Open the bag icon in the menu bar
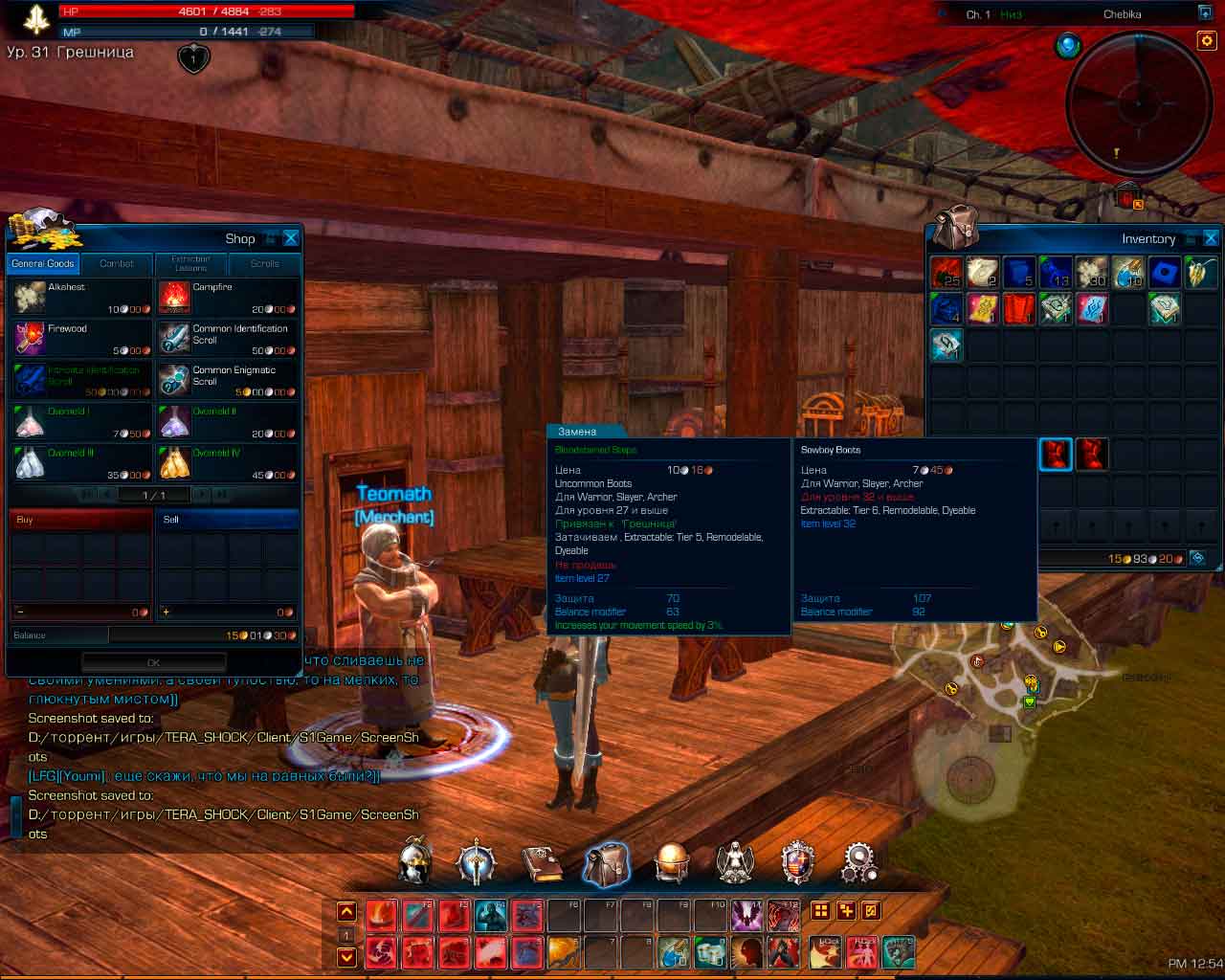The height and width of the screenshot is (980, 1225). [x=606, y=863]
